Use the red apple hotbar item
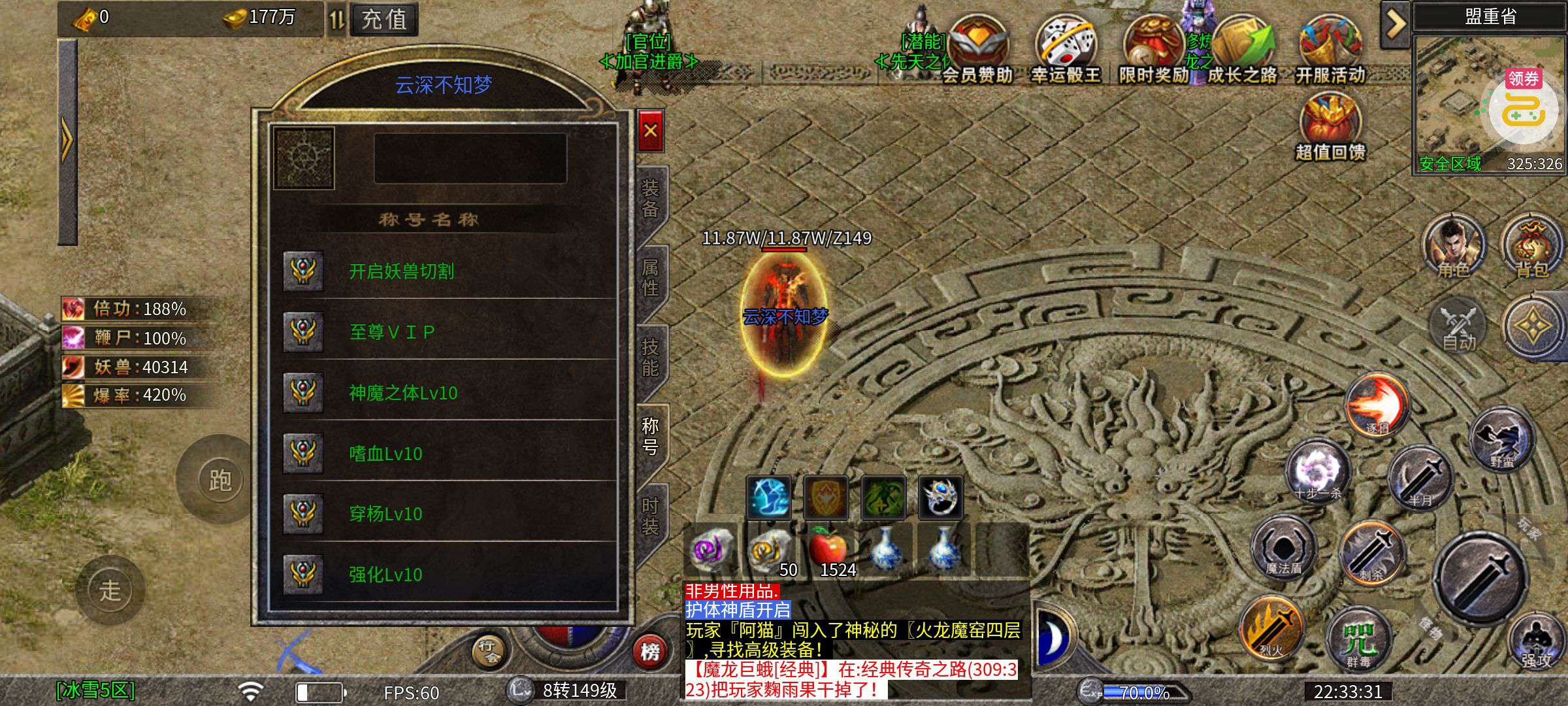Viewport: 1568px width, 706px height. click(828, 550)
